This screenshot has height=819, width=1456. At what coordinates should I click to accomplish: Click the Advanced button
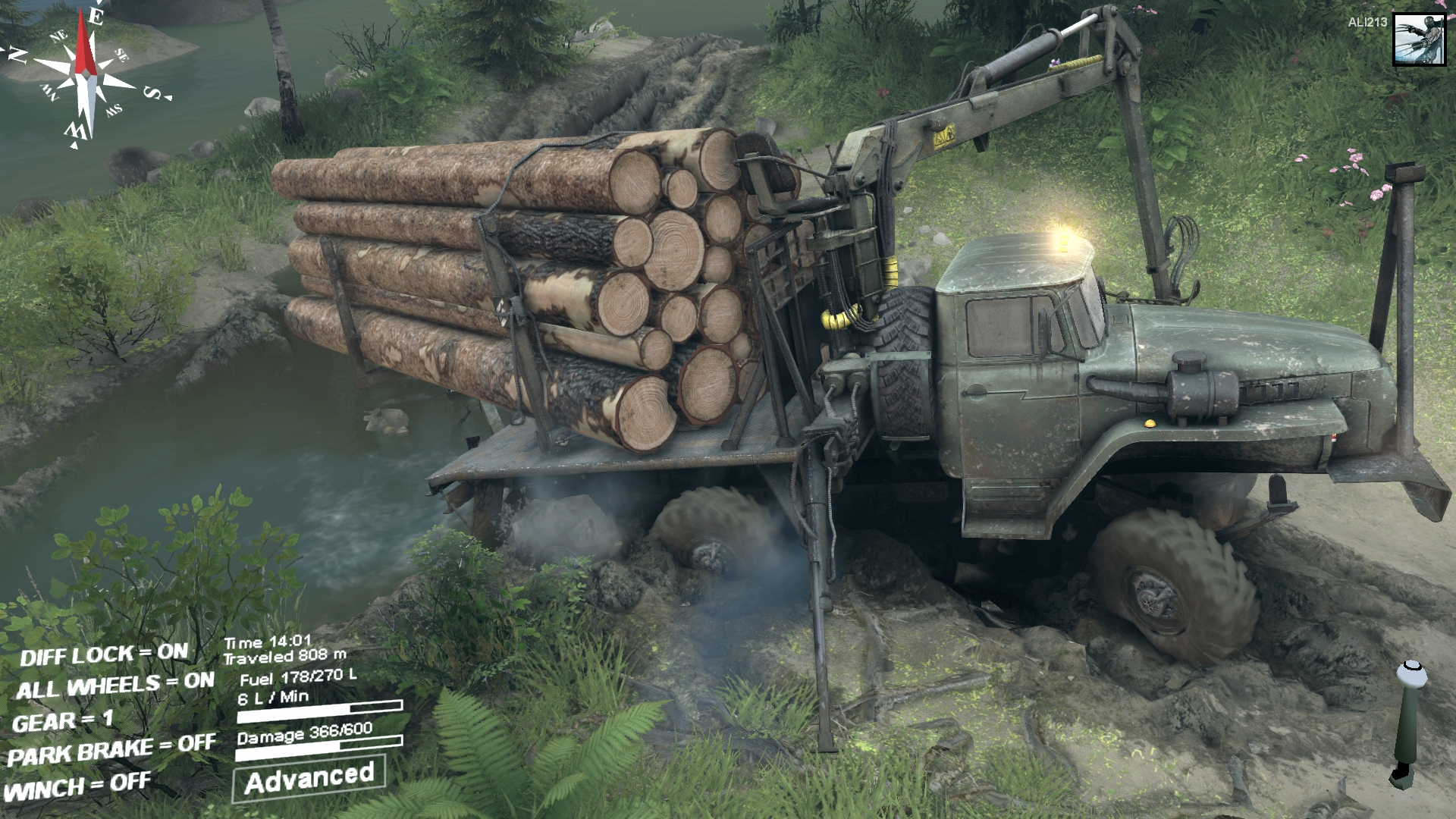309,778
